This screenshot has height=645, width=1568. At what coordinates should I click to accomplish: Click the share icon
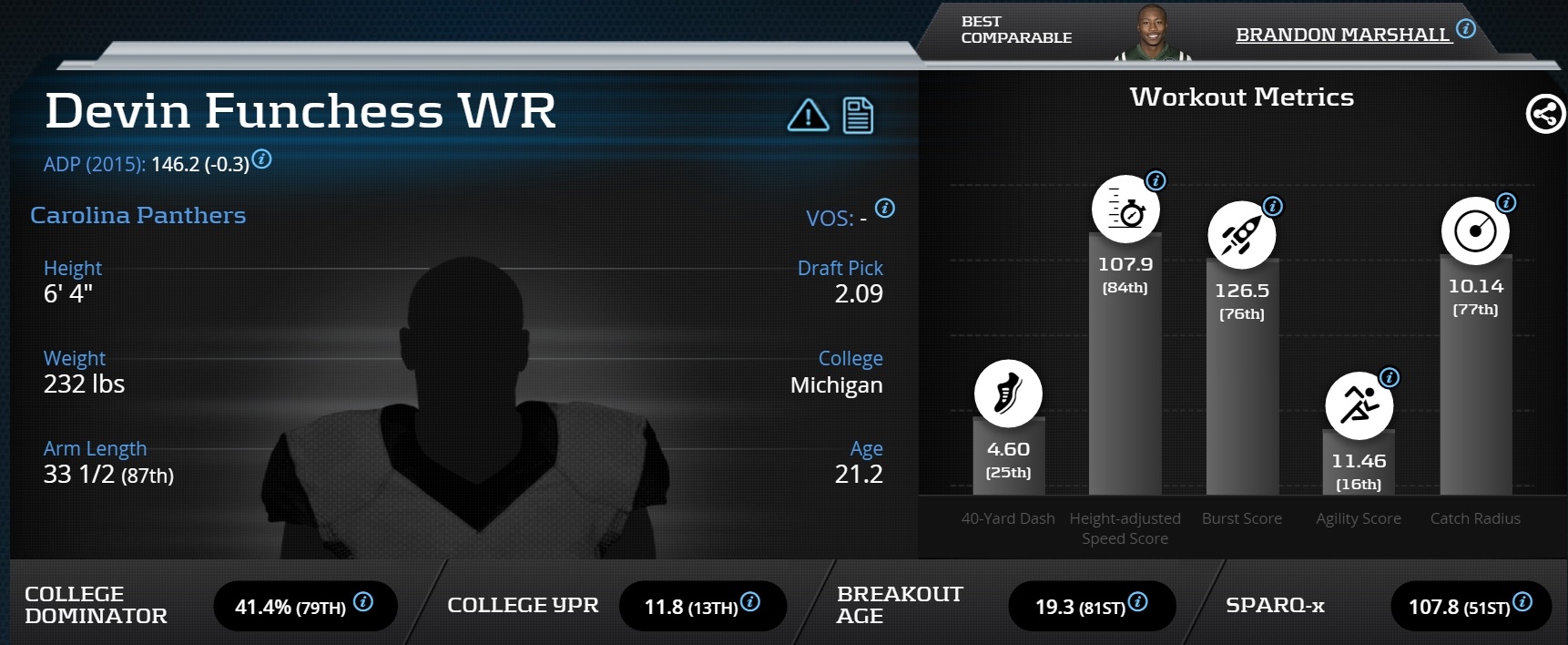(x=1544, y=115)
